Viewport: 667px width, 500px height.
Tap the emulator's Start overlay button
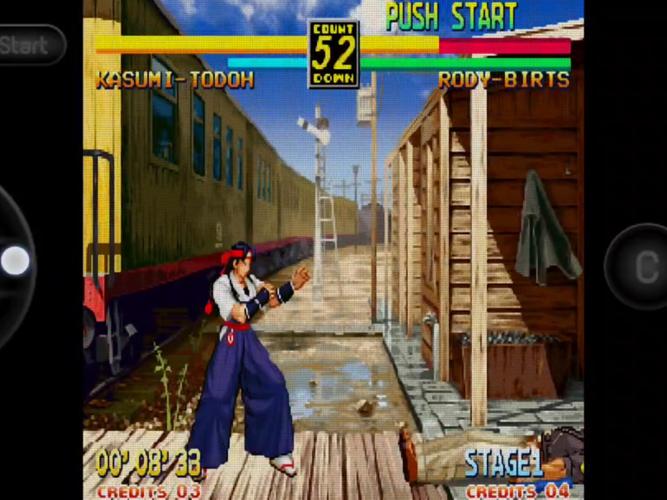coord(28,45)
